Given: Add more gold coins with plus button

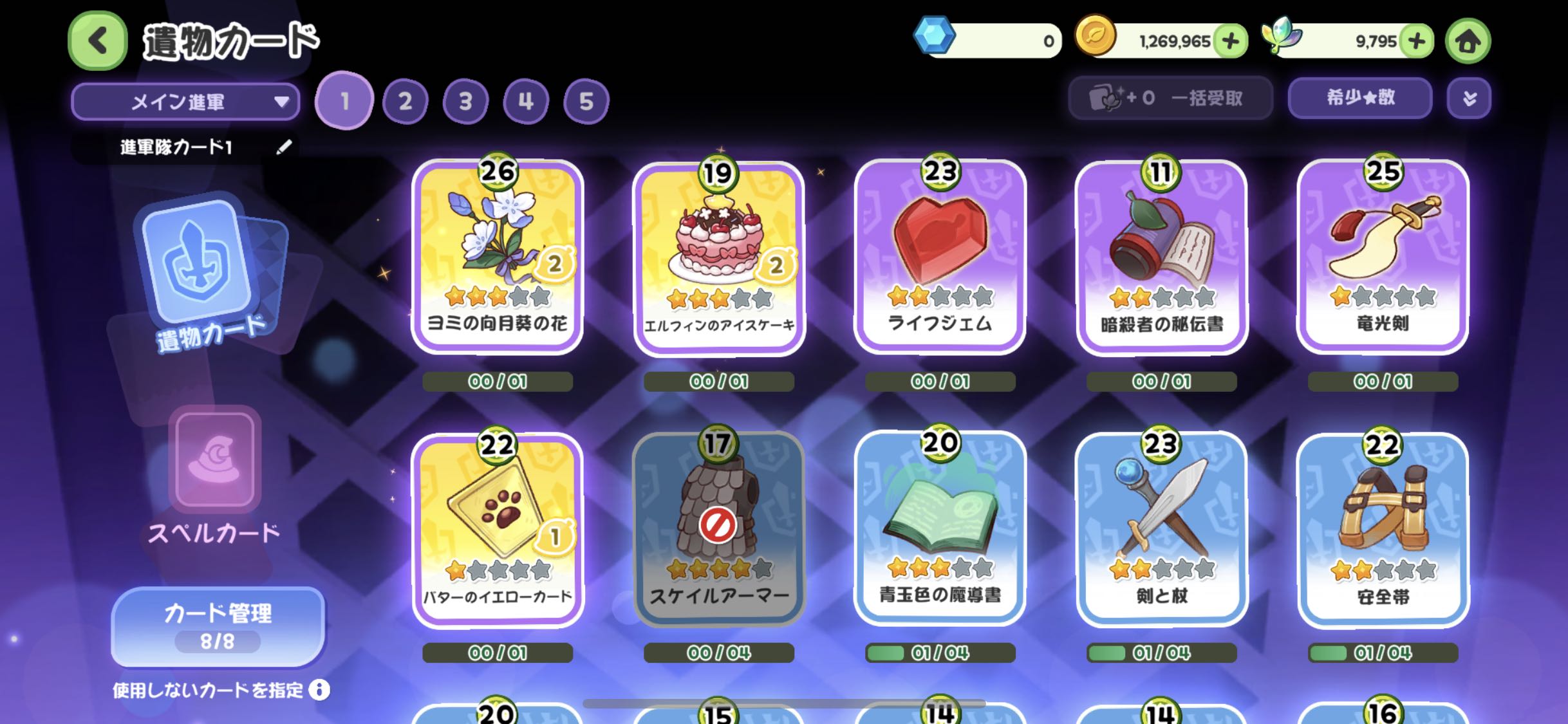Looking at the screenshot, I should click(x=1230, y=41).
